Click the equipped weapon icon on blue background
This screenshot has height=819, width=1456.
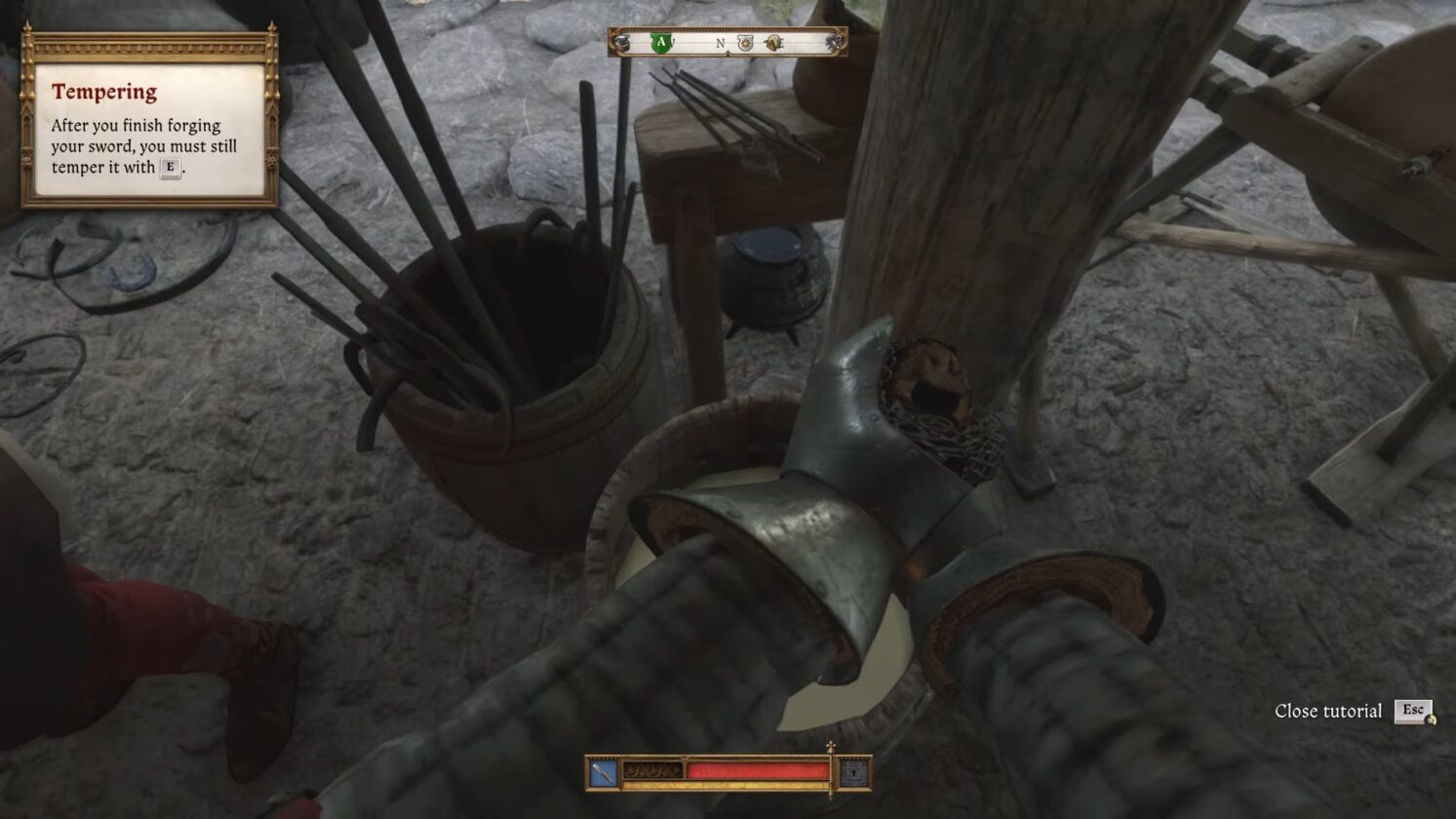coord(602,773)
